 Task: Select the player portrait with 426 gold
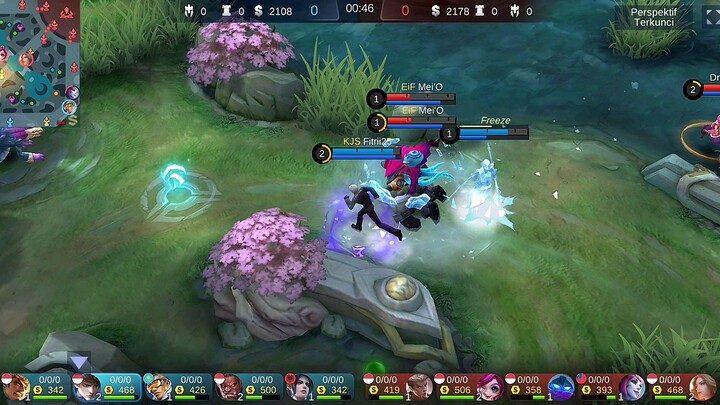point(158,386)
